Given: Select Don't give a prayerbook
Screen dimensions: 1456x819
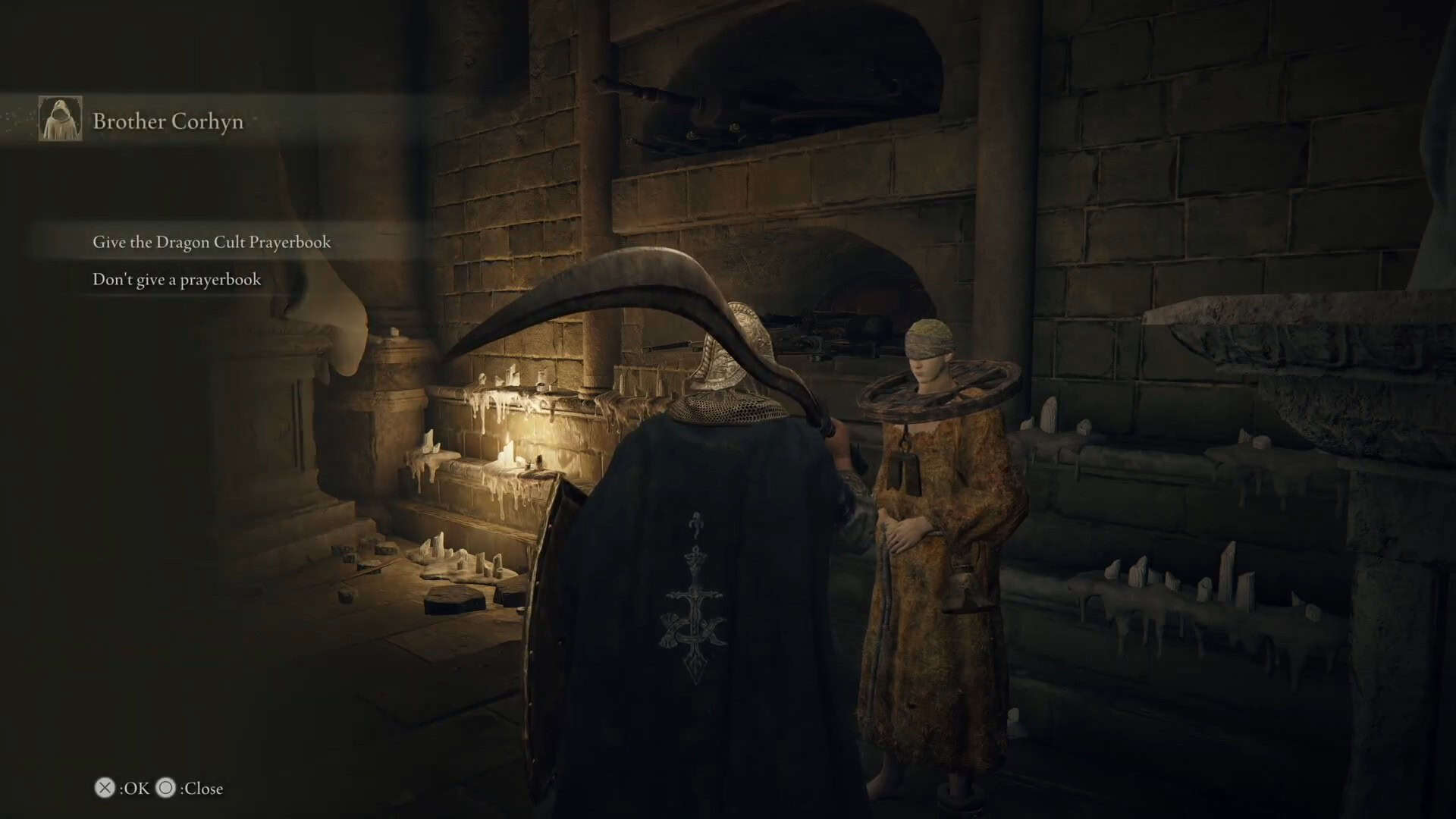Looking at the screenshot, I should [x=177, y=280].
